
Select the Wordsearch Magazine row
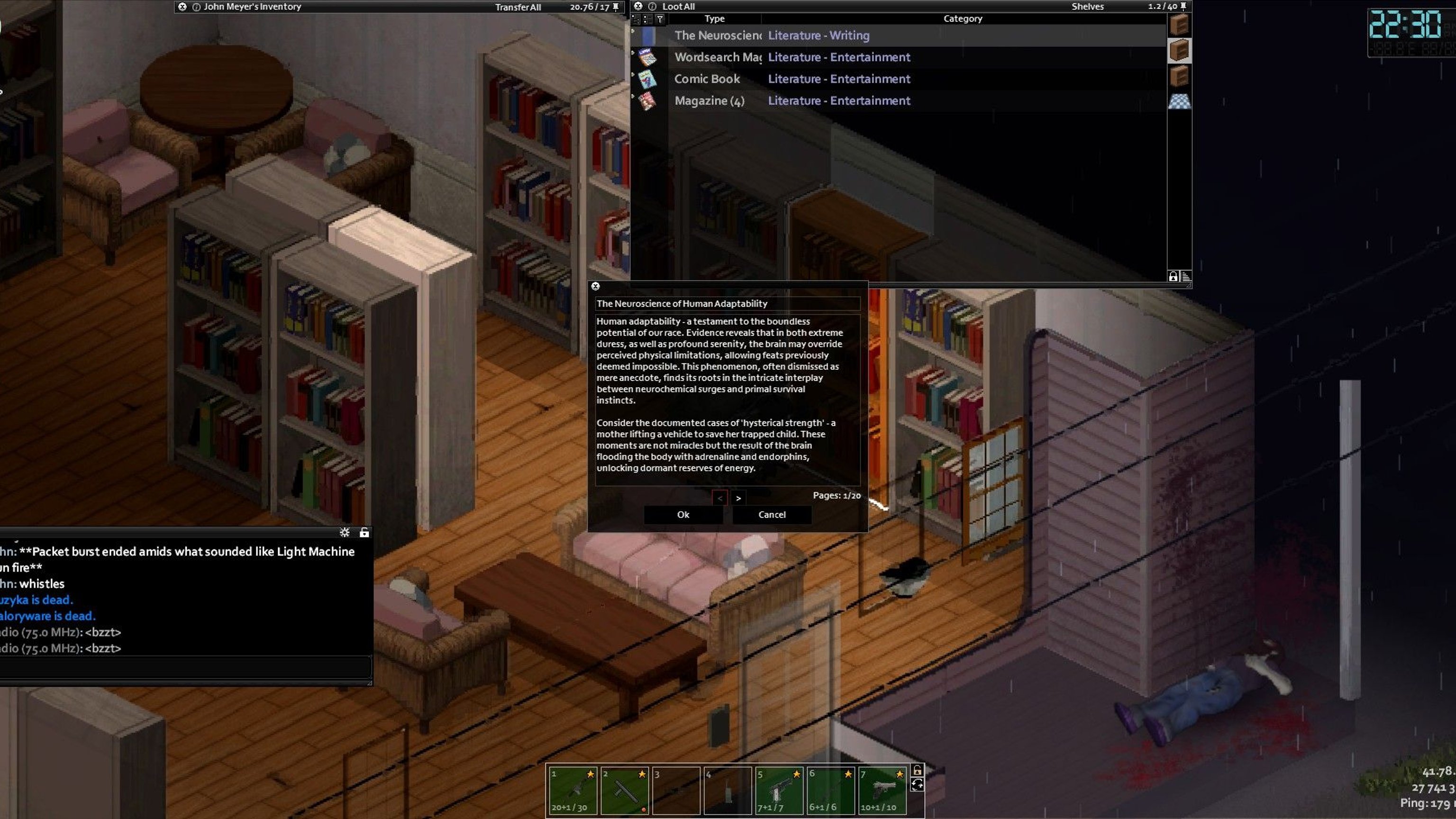[x=718, y=57]
